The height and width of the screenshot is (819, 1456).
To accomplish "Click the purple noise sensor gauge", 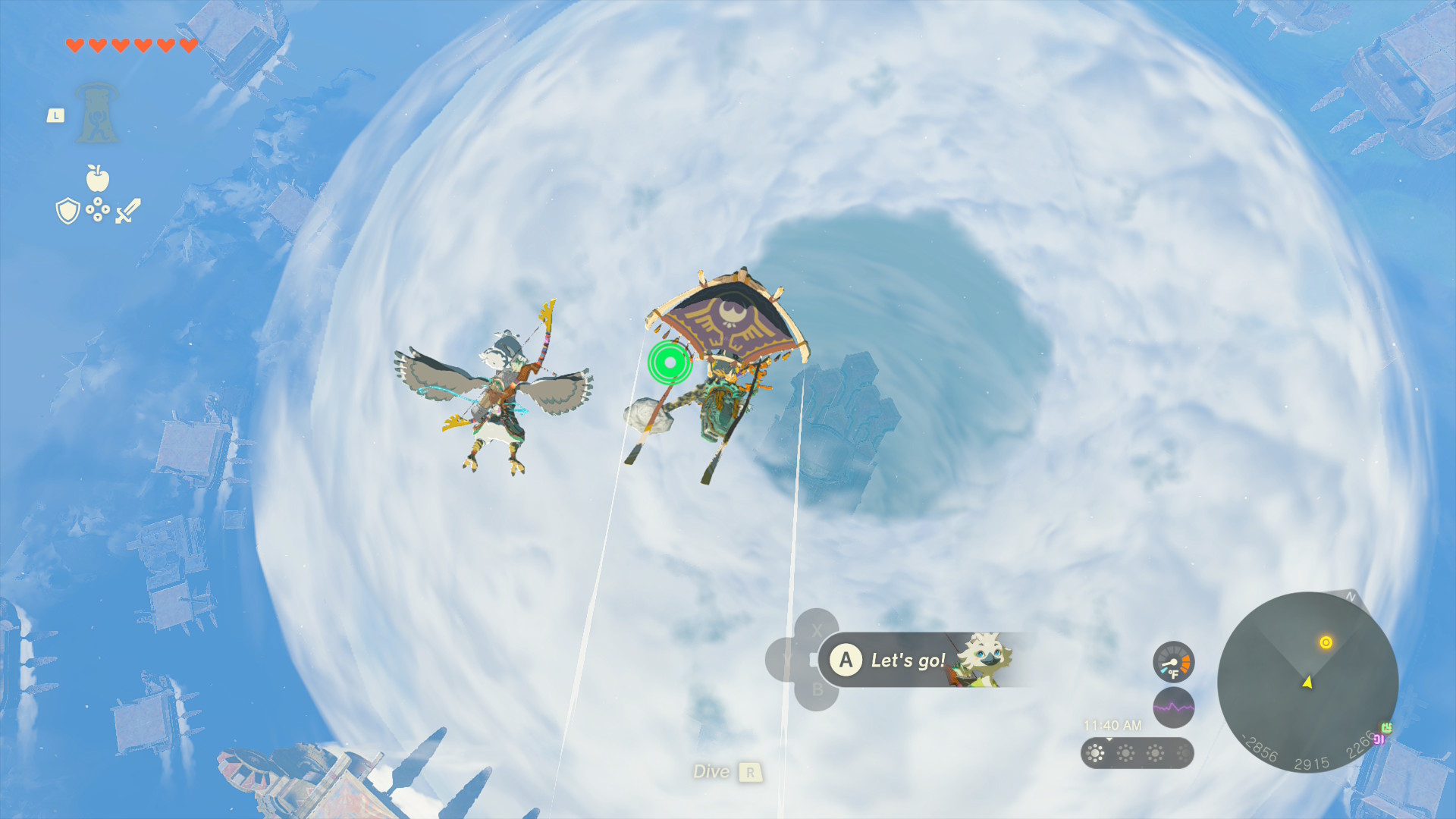I will [x=1173, y=708].
